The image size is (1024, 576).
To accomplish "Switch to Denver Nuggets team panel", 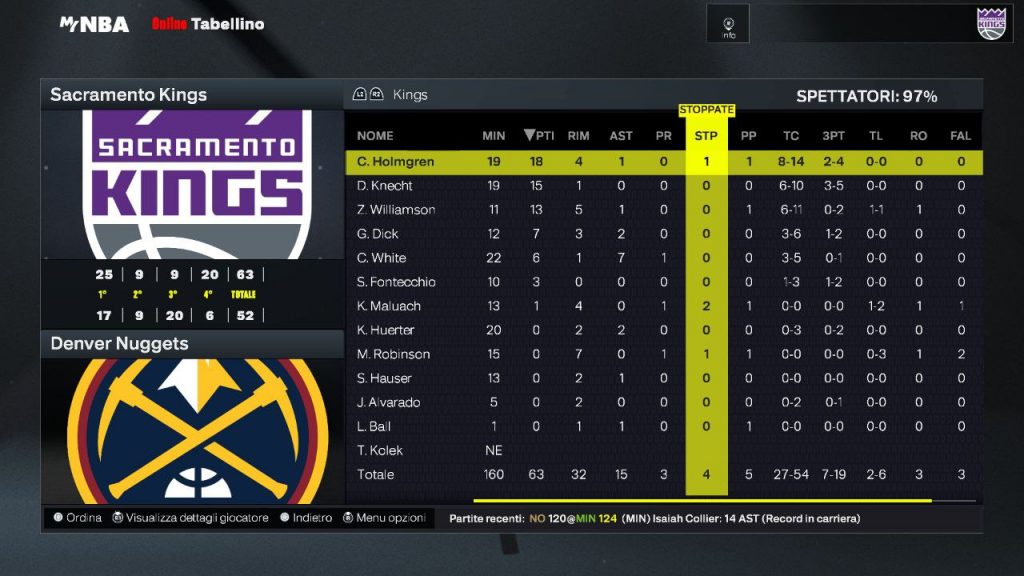I will (x=191, y=344).
